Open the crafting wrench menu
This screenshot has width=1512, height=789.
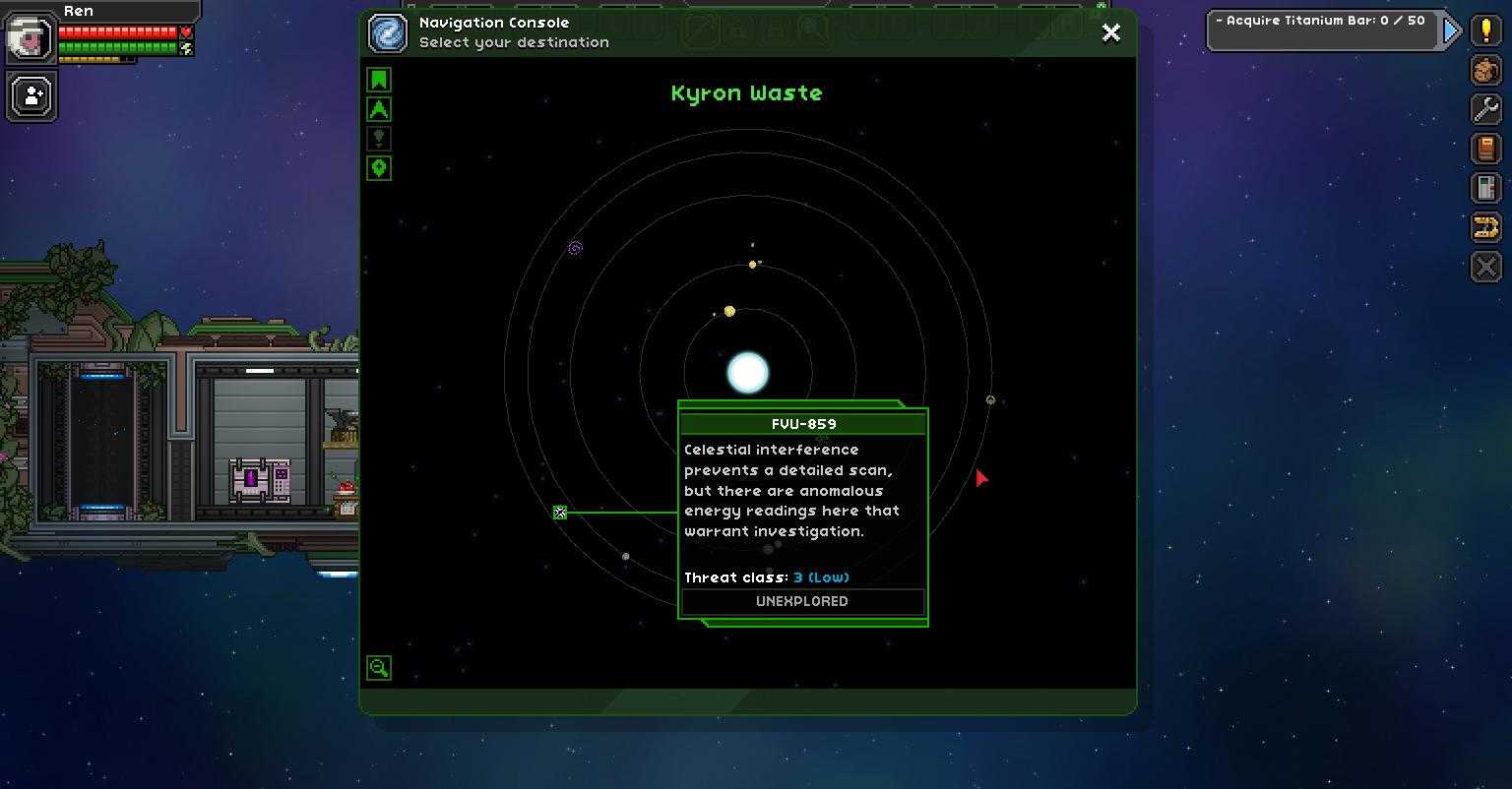(1486, 109)
